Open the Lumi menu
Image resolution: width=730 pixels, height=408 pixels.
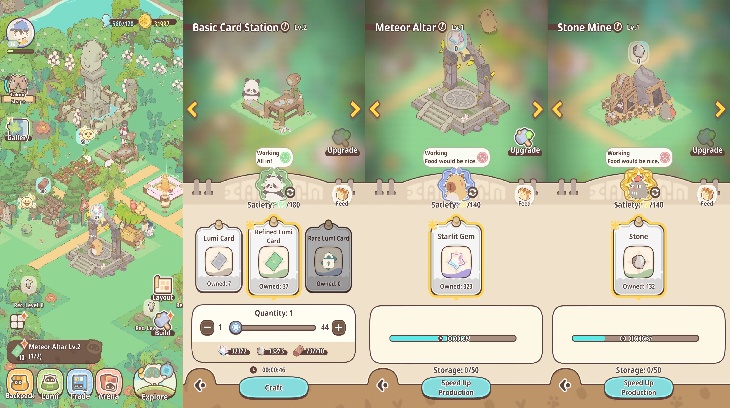(x=48, y=384)
